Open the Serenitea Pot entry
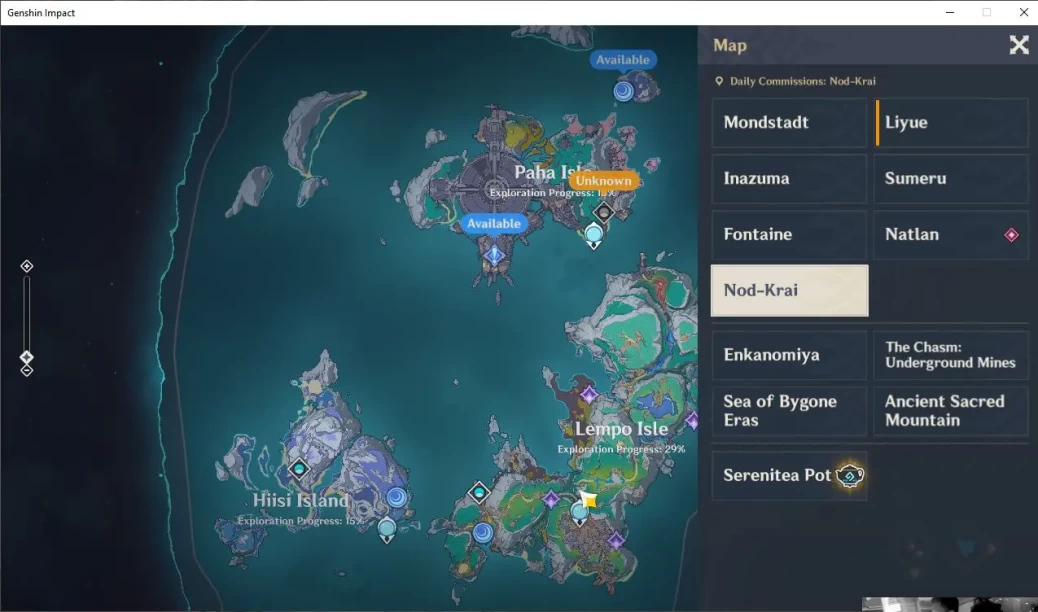 (x=788, y=475)
